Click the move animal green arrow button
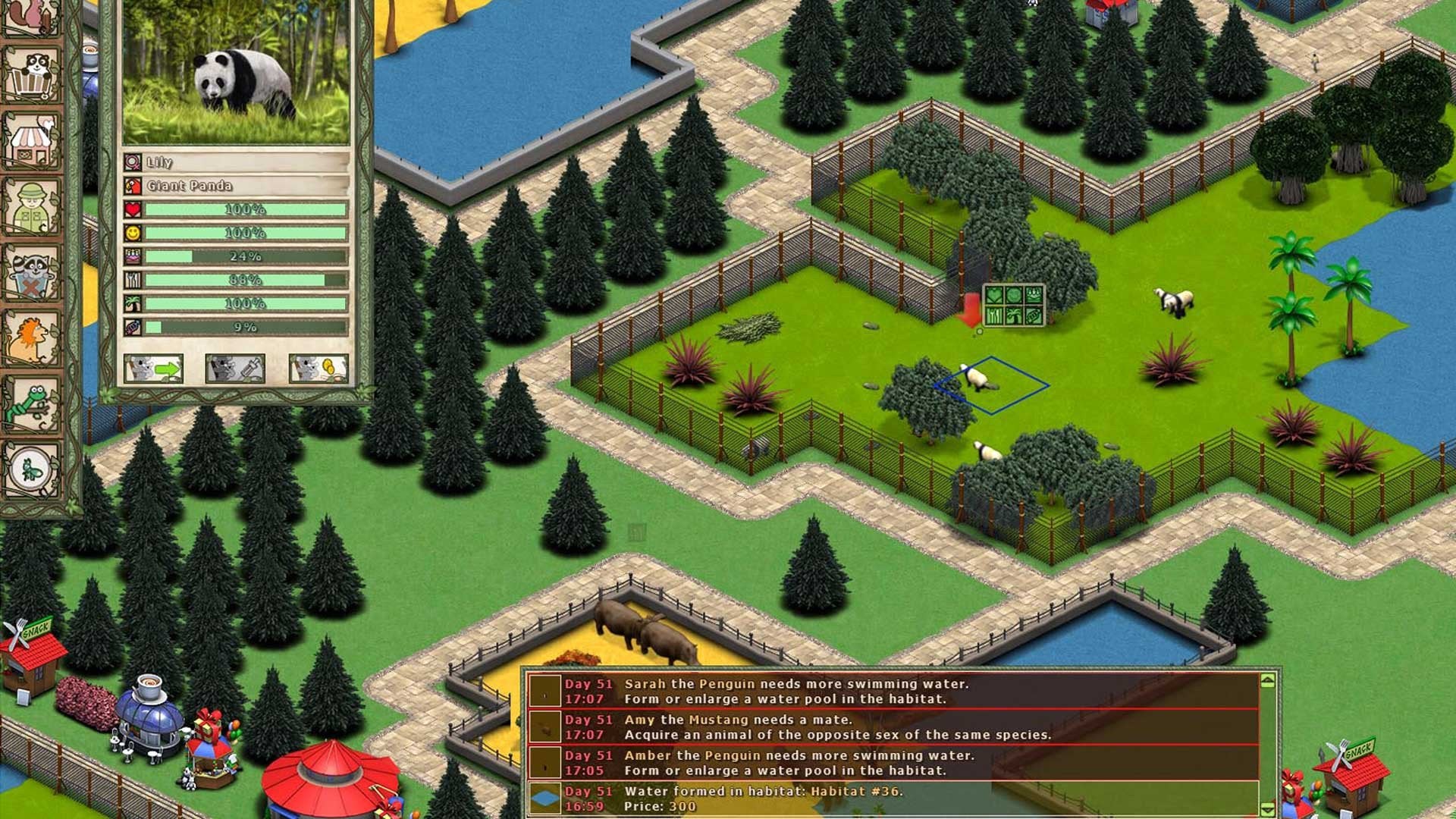Viewport: 1456px width, 819px height. [x=153, y=369]
